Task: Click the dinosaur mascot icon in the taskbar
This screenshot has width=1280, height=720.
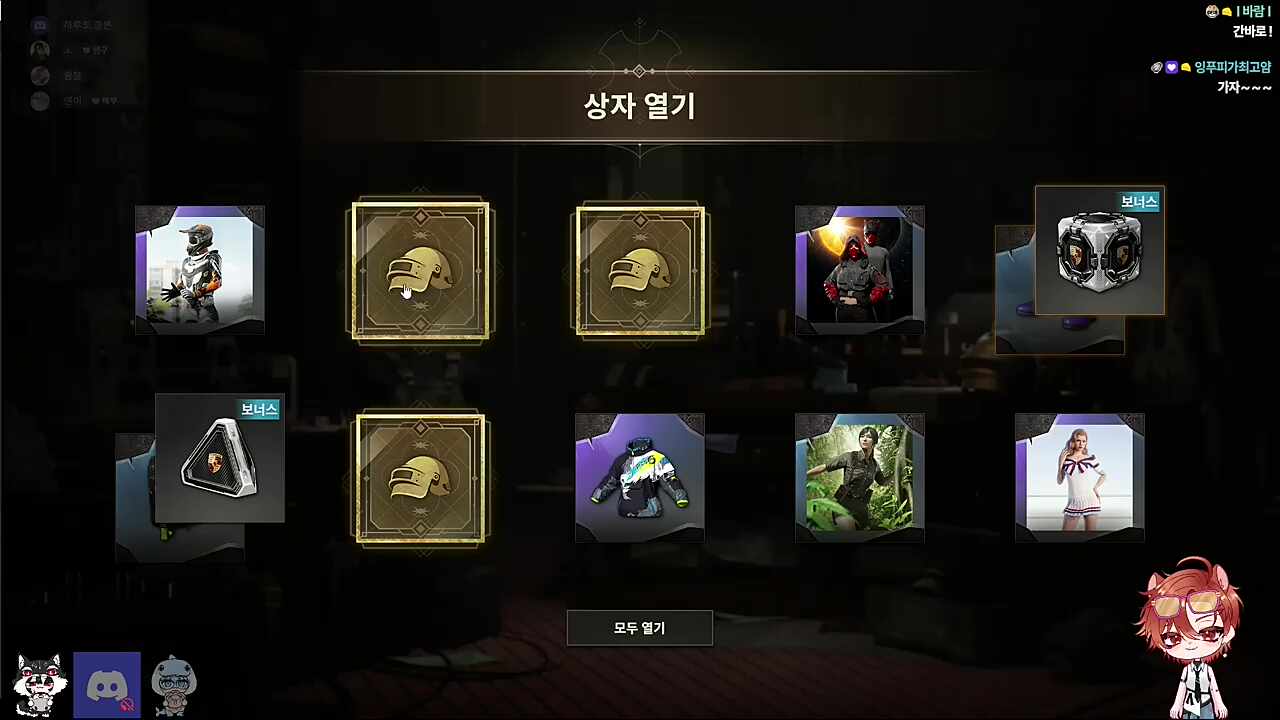Action: [x=174, y=683]
